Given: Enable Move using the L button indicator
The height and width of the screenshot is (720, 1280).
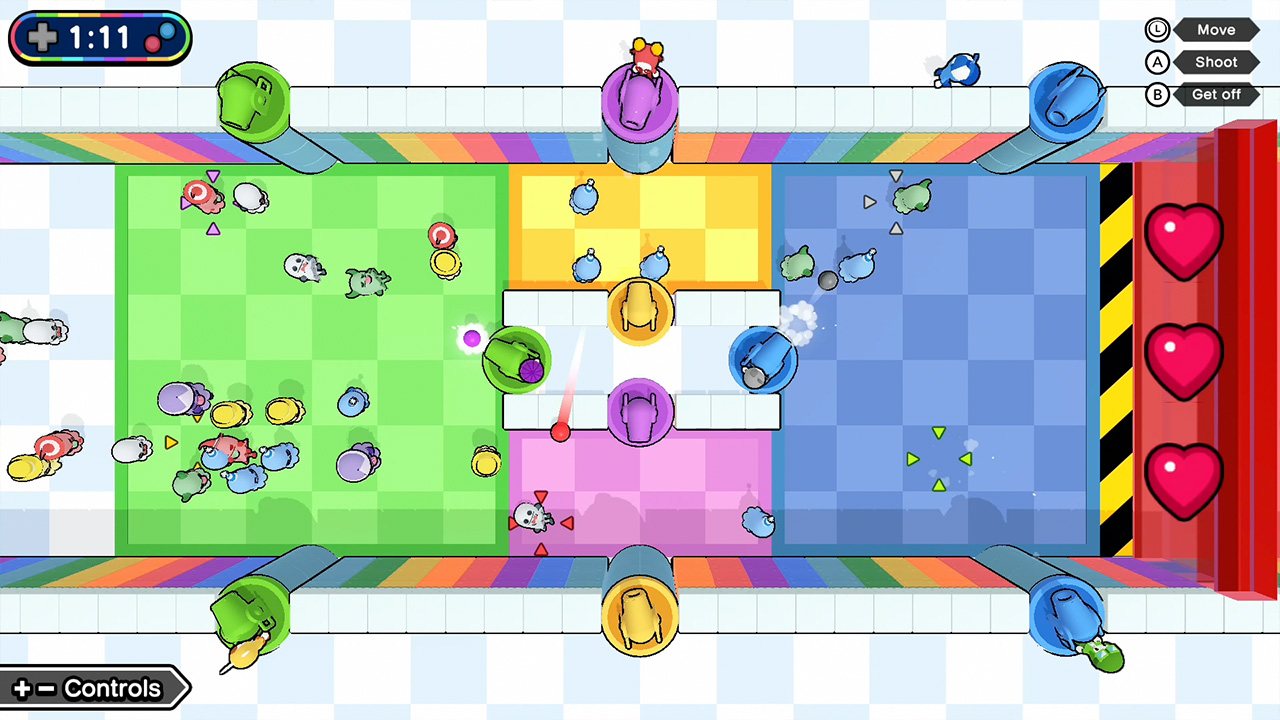Looking at the screenshot, I should pyautogui.click(x=1157, y=29).
